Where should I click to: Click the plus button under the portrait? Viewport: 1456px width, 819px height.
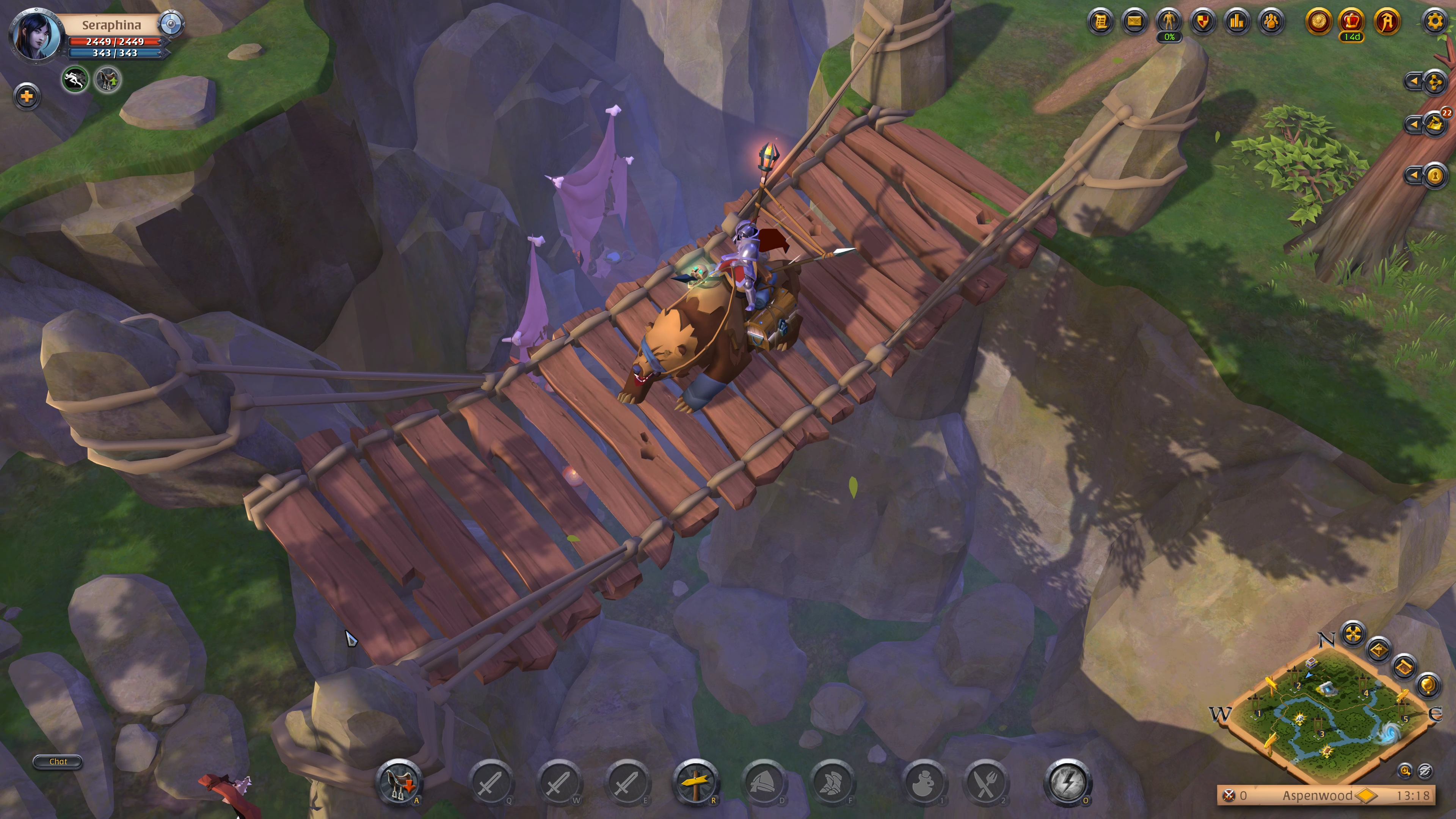[27, 96]
